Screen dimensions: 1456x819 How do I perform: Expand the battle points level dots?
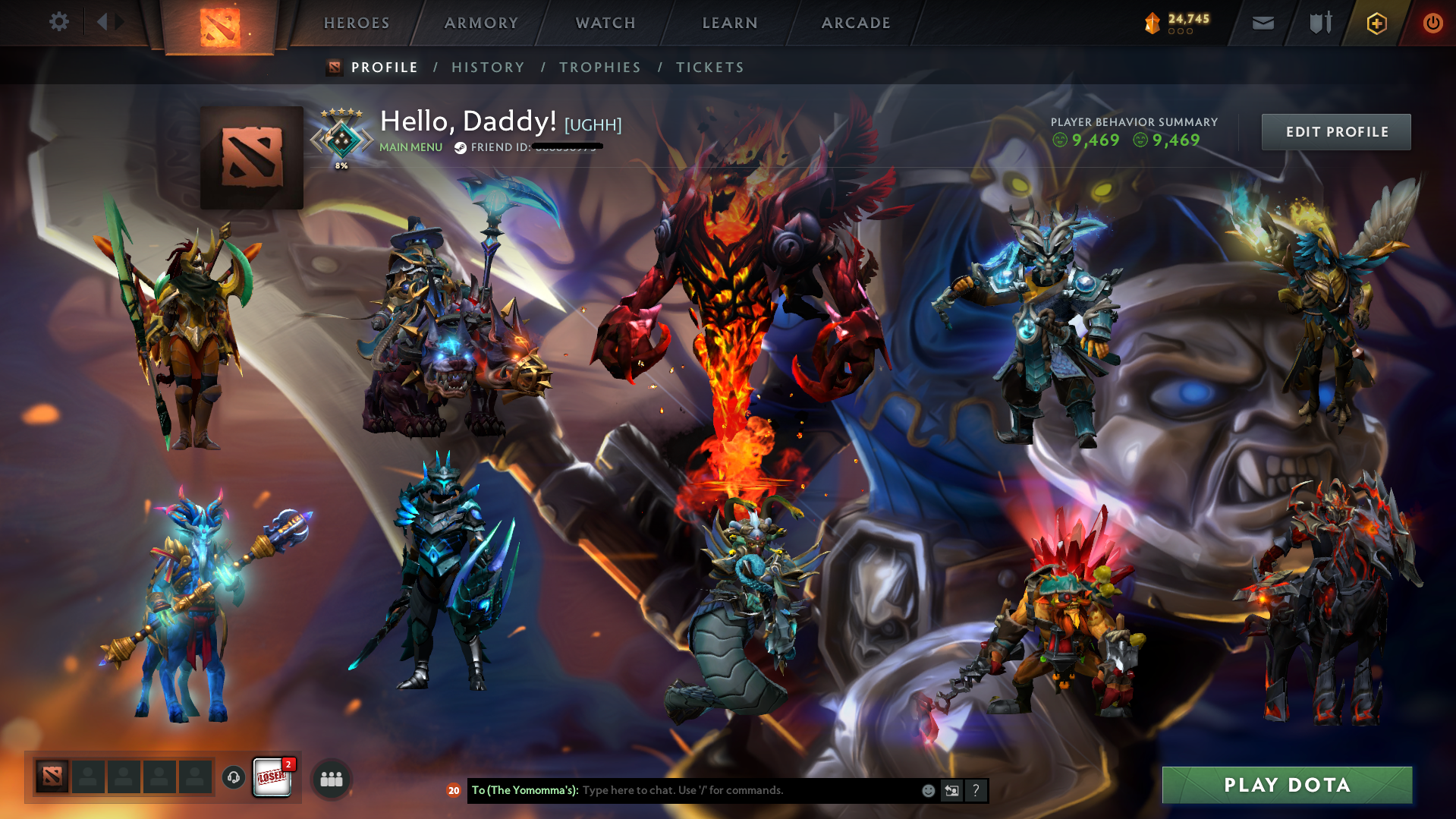1179,31
